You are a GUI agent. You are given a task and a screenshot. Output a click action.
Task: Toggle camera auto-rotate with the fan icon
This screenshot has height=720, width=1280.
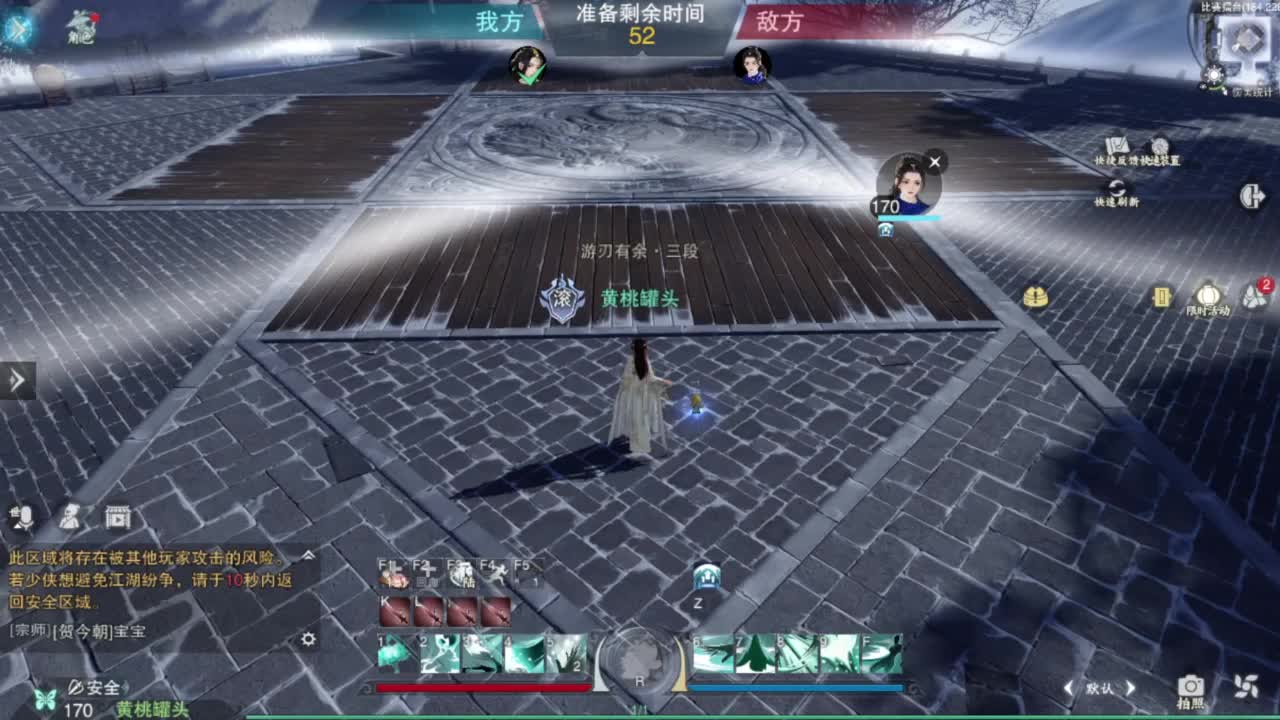(x=1246, y=687)
